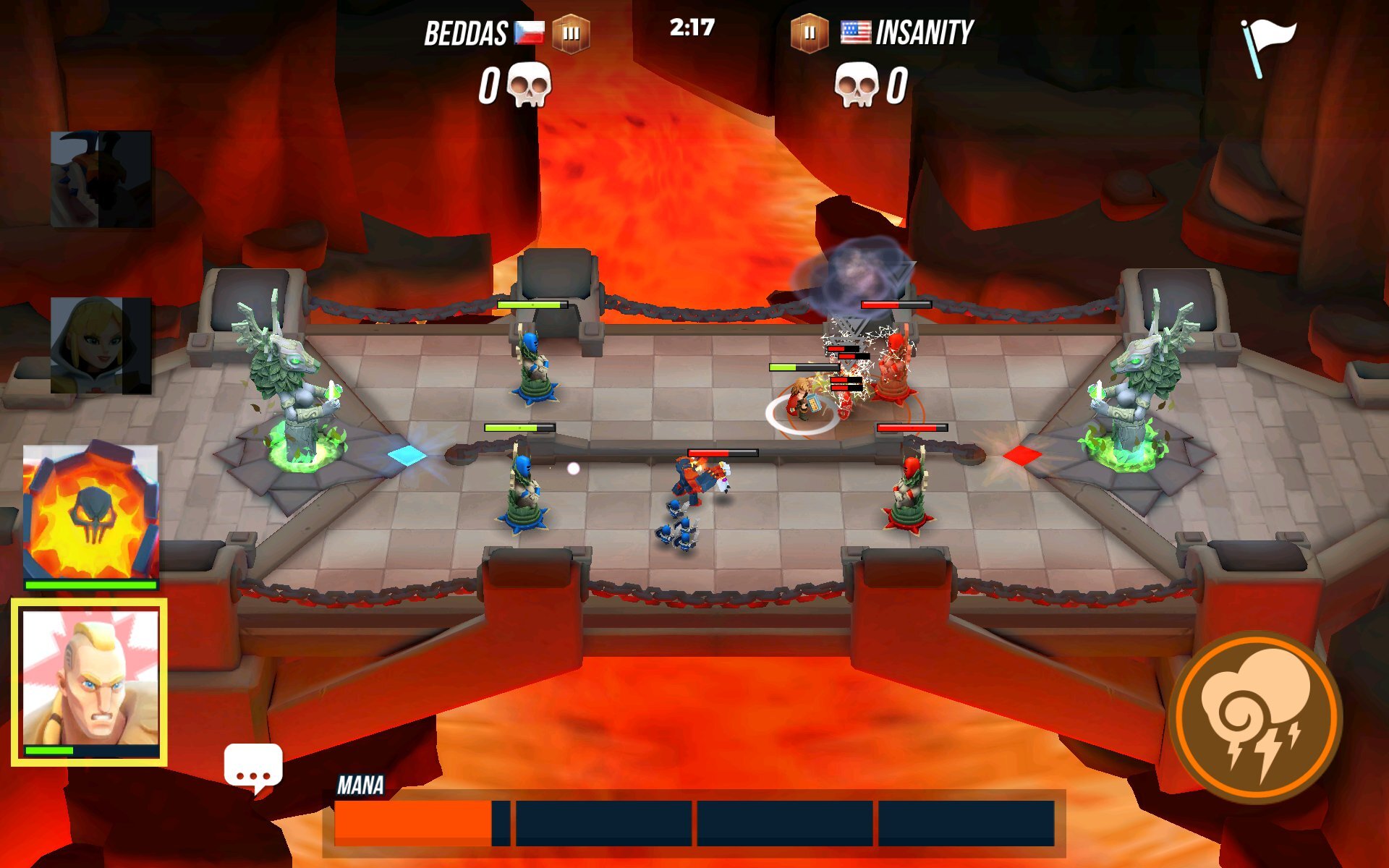The width and height of the screenshot is (1389, 868).
Task: Deselect the highlighted blond soldier card
Action: tap(93, 684)
